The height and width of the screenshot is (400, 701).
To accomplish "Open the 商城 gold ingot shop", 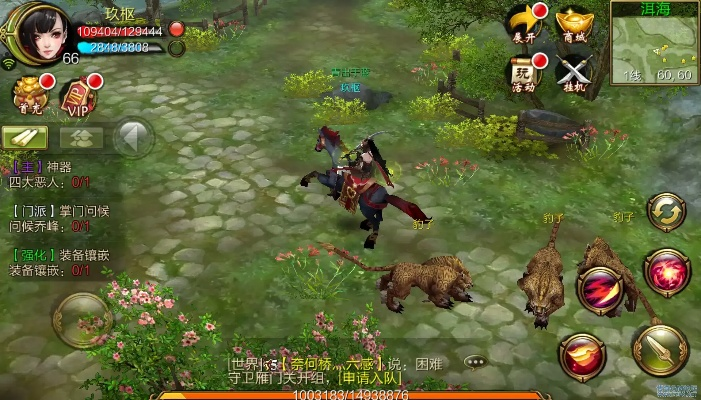I will (x=574, y=23).
